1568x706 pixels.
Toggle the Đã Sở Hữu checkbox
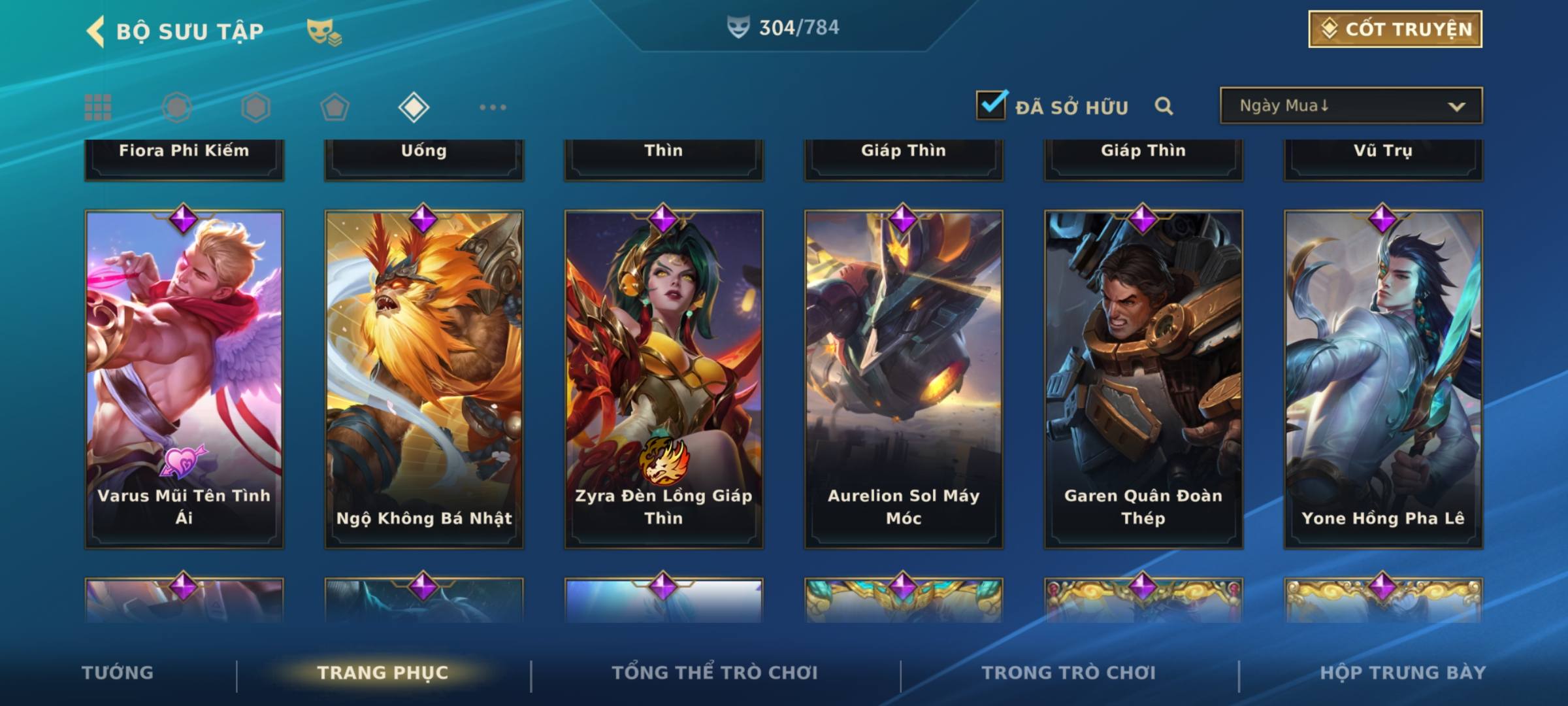990,105
